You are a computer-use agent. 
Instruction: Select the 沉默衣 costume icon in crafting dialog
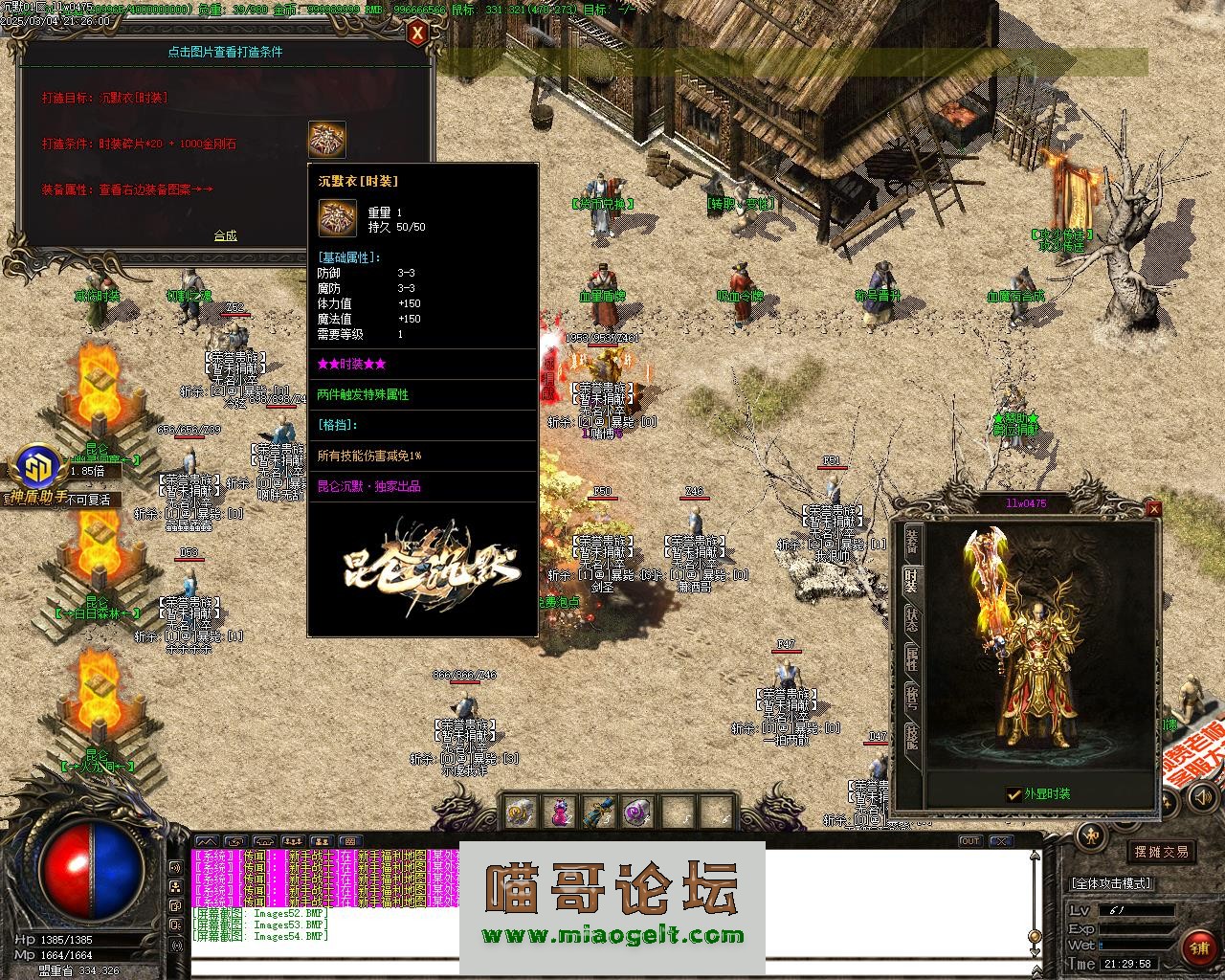(326, 140)
